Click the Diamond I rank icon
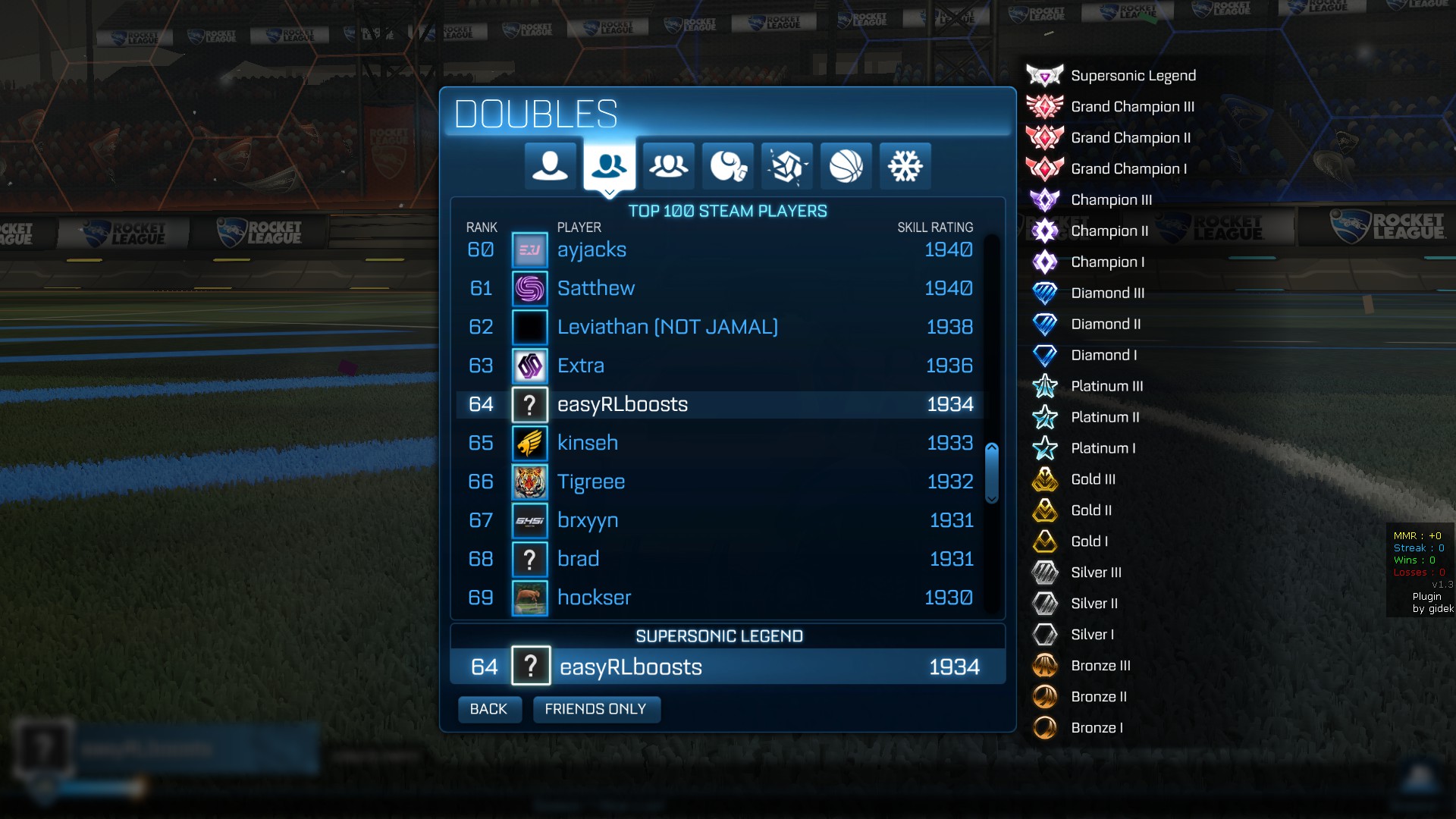This screenshot has width=1456, height=819. tap(1046, 355)
